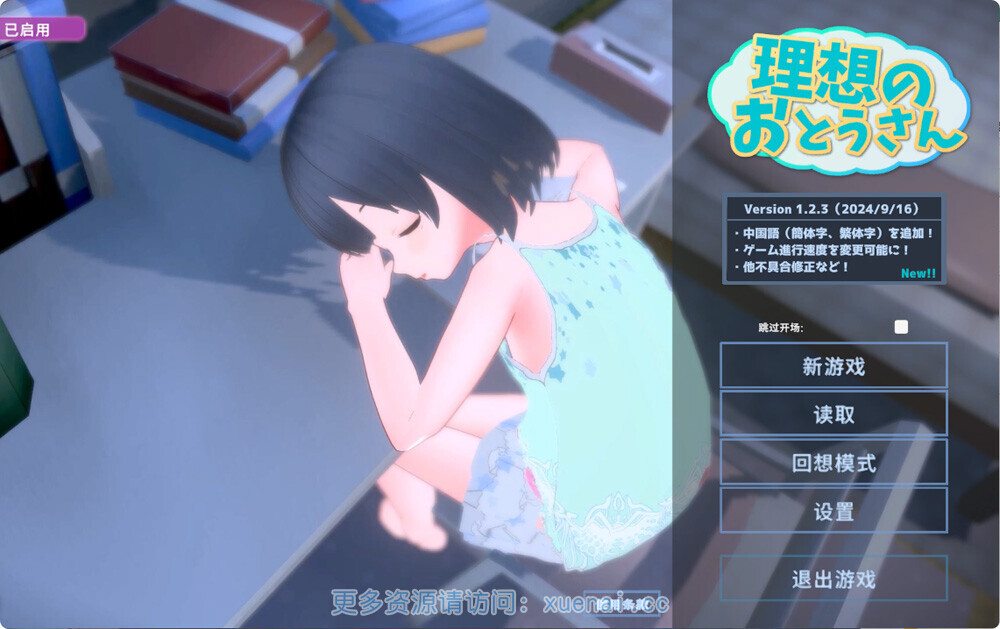The width and height of the screenshot is (1000, 629).
Task: Open the 读取 load game menu
Action: point(833,414)
